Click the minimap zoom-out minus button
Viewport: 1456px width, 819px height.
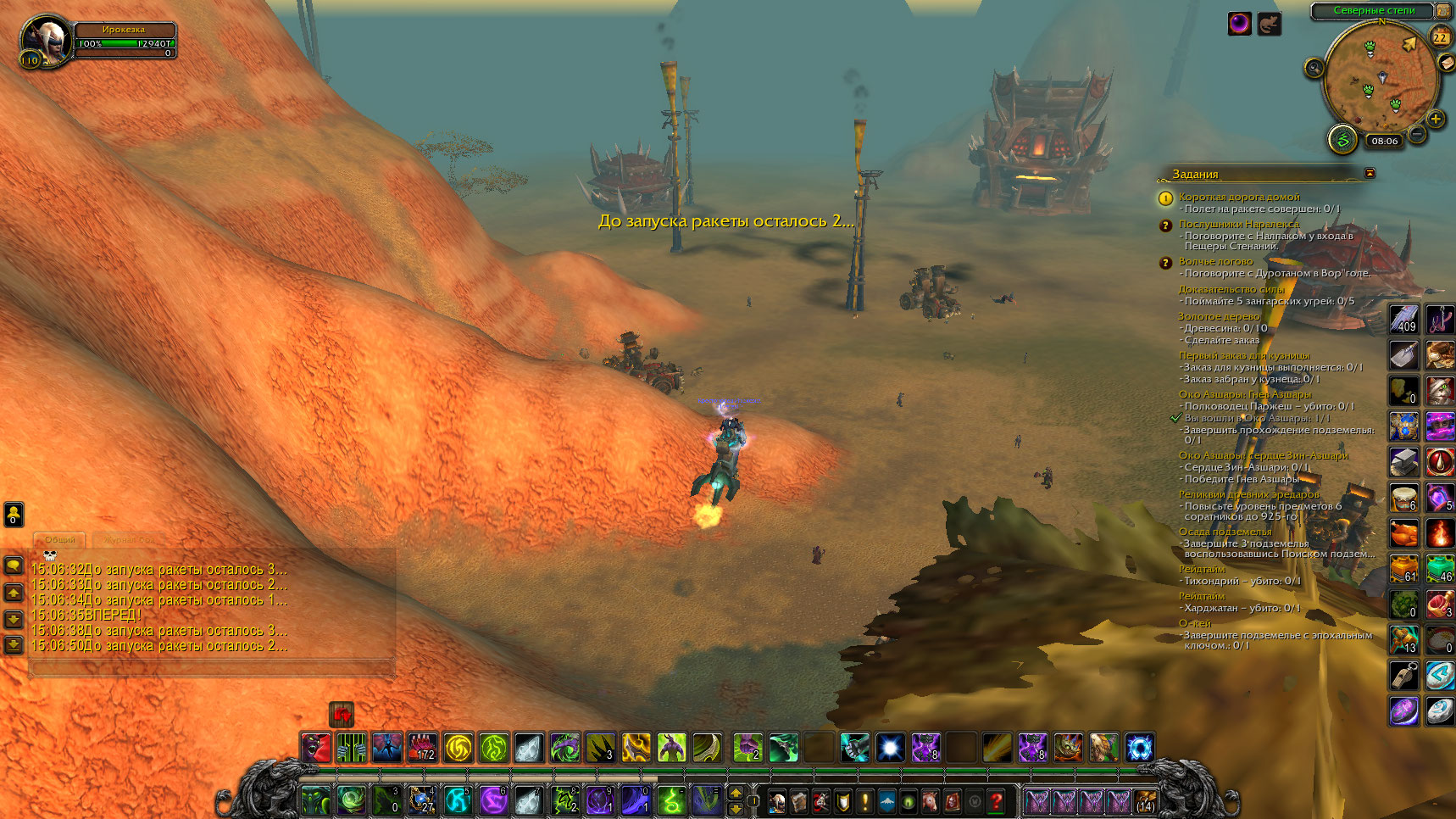pos(1417,134)
